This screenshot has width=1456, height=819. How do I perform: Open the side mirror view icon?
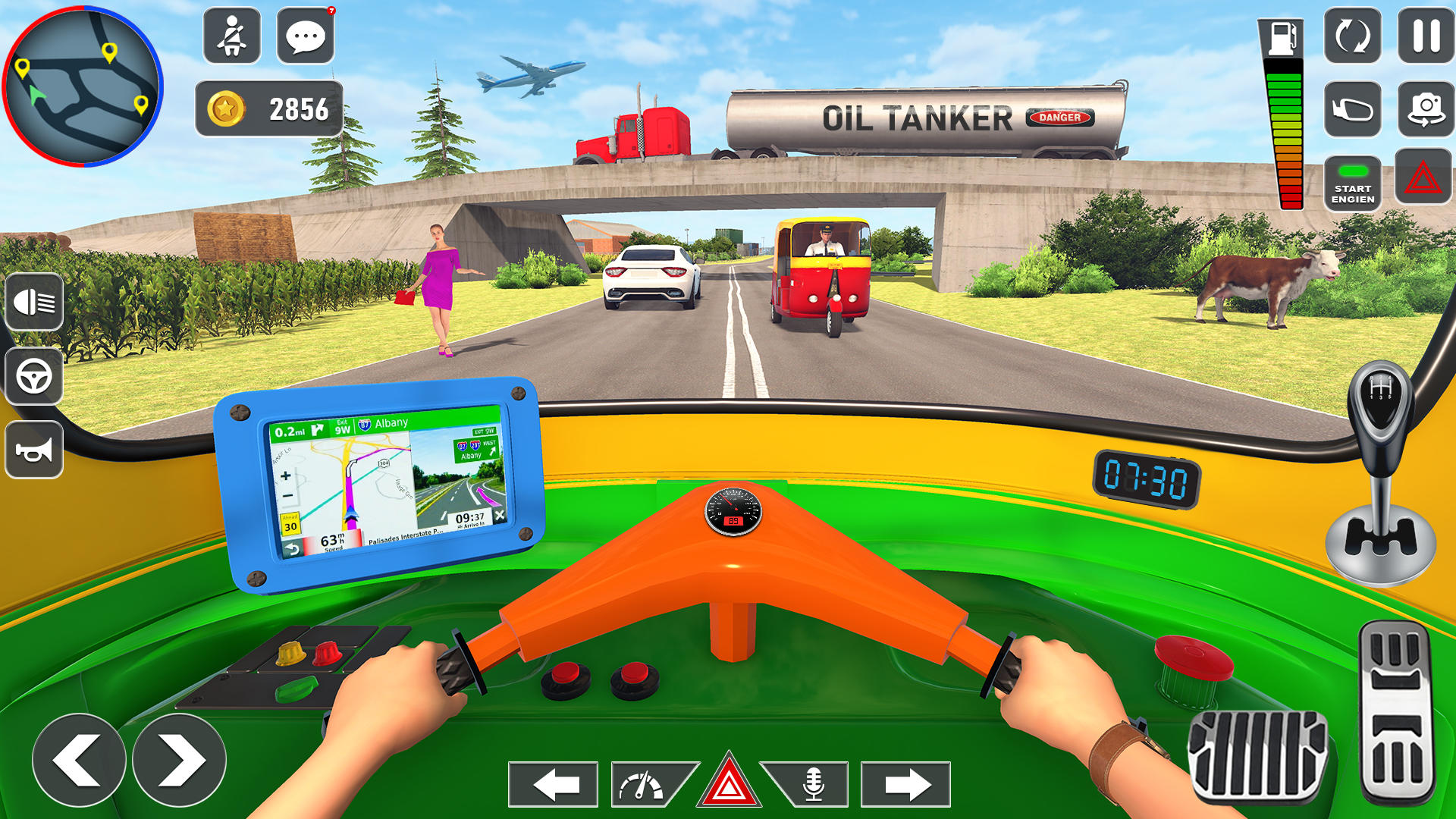tap(1354, 108)
